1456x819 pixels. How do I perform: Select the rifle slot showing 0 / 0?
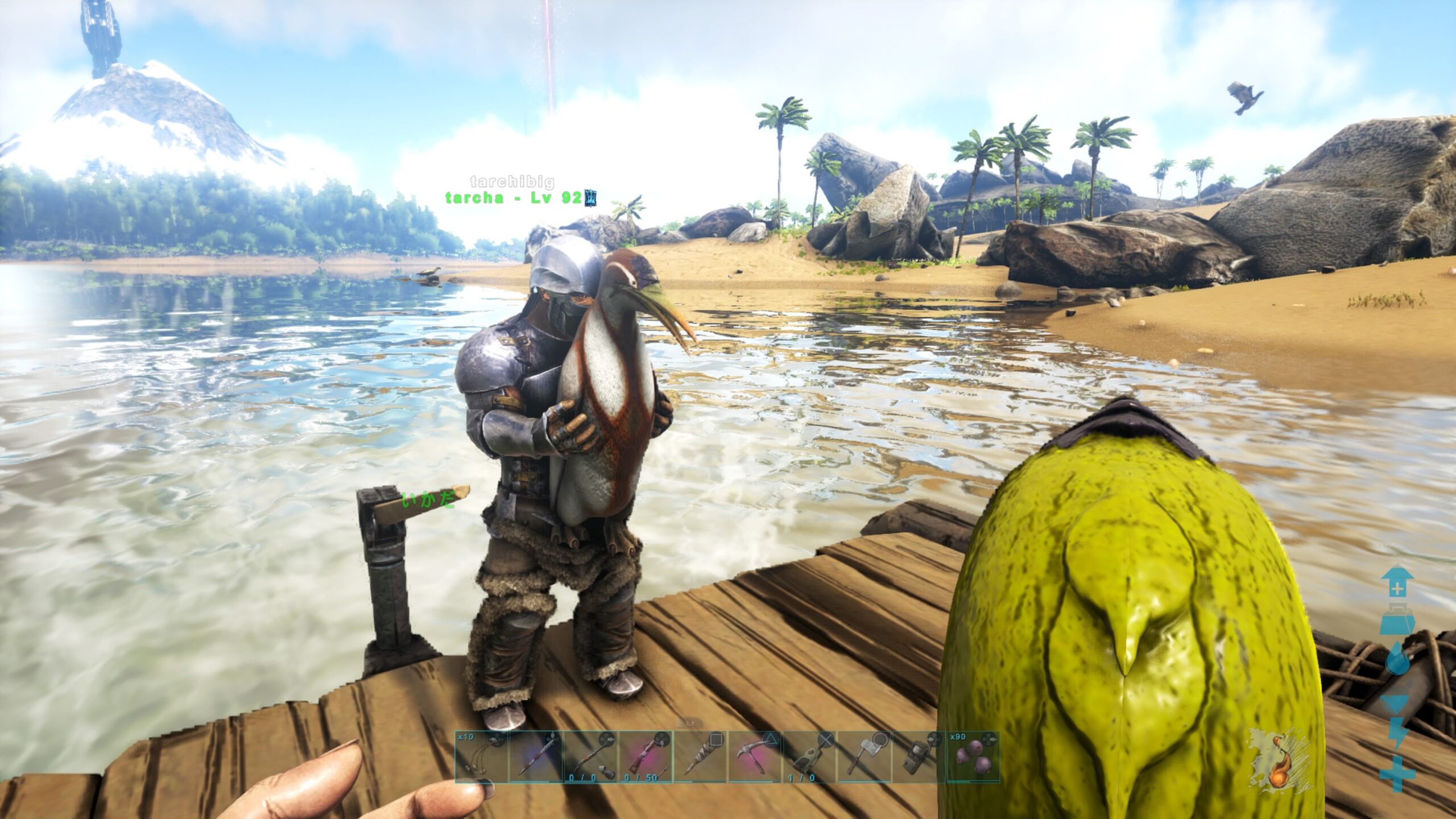pos(590,757)
